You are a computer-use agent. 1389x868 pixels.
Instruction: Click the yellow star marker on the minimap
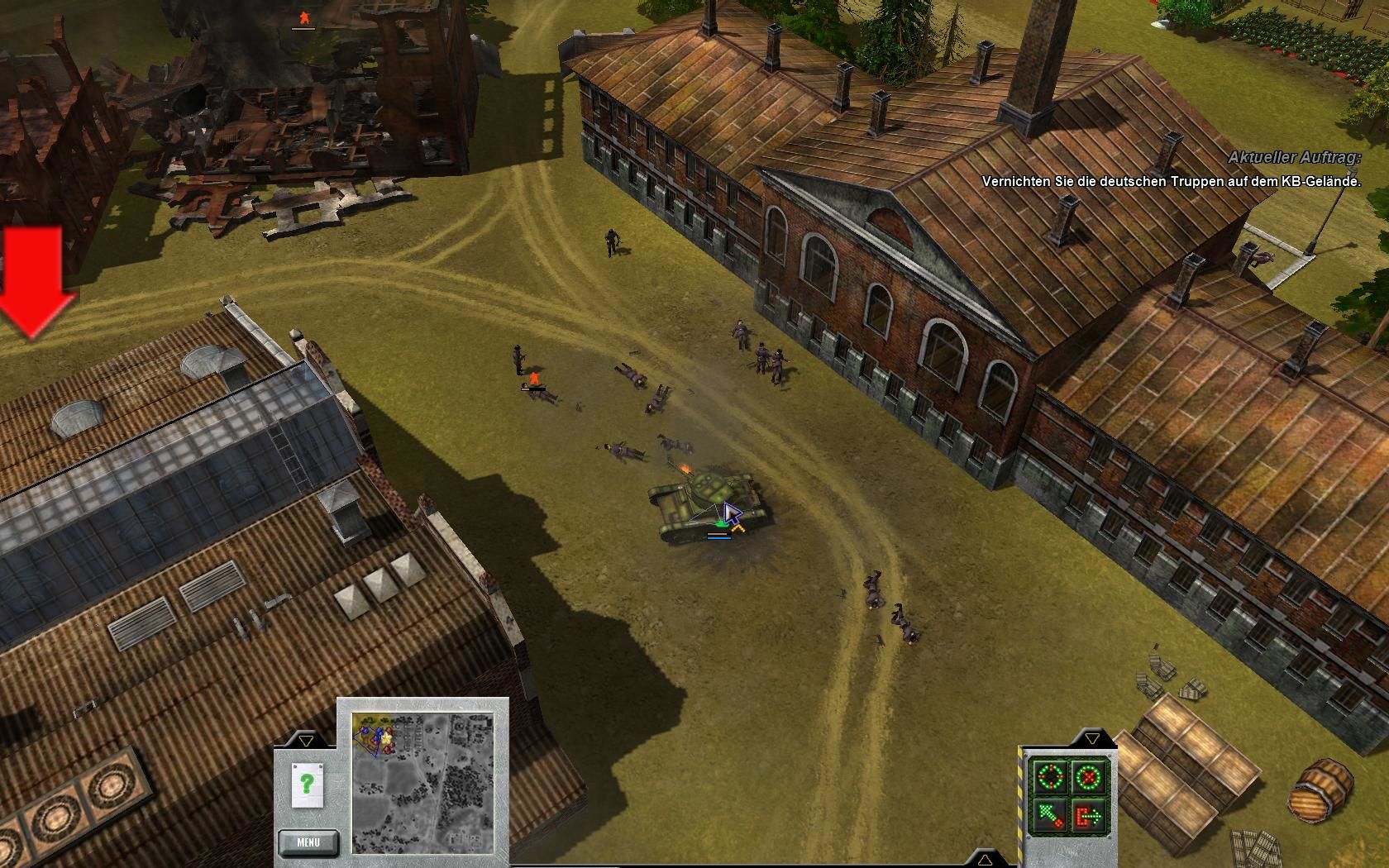pyautogui.click(x=387, y=738)
